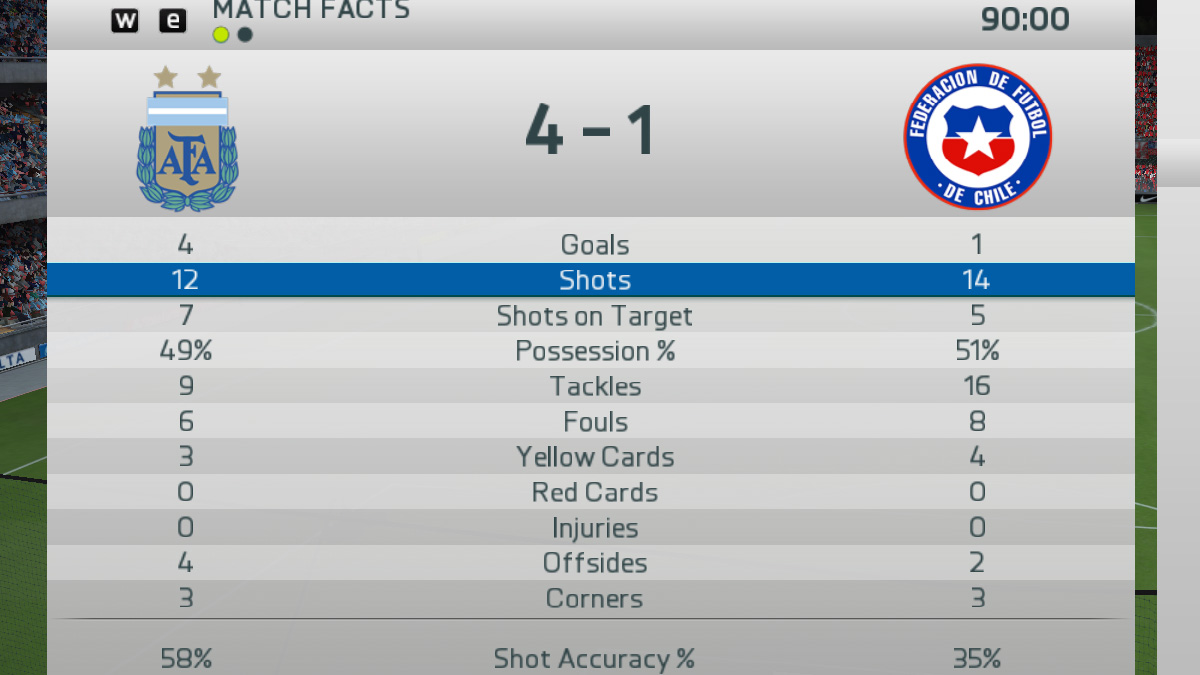Select the Yellow Cards row
The image size is (1200, 675).
click(x=595, y=457)
